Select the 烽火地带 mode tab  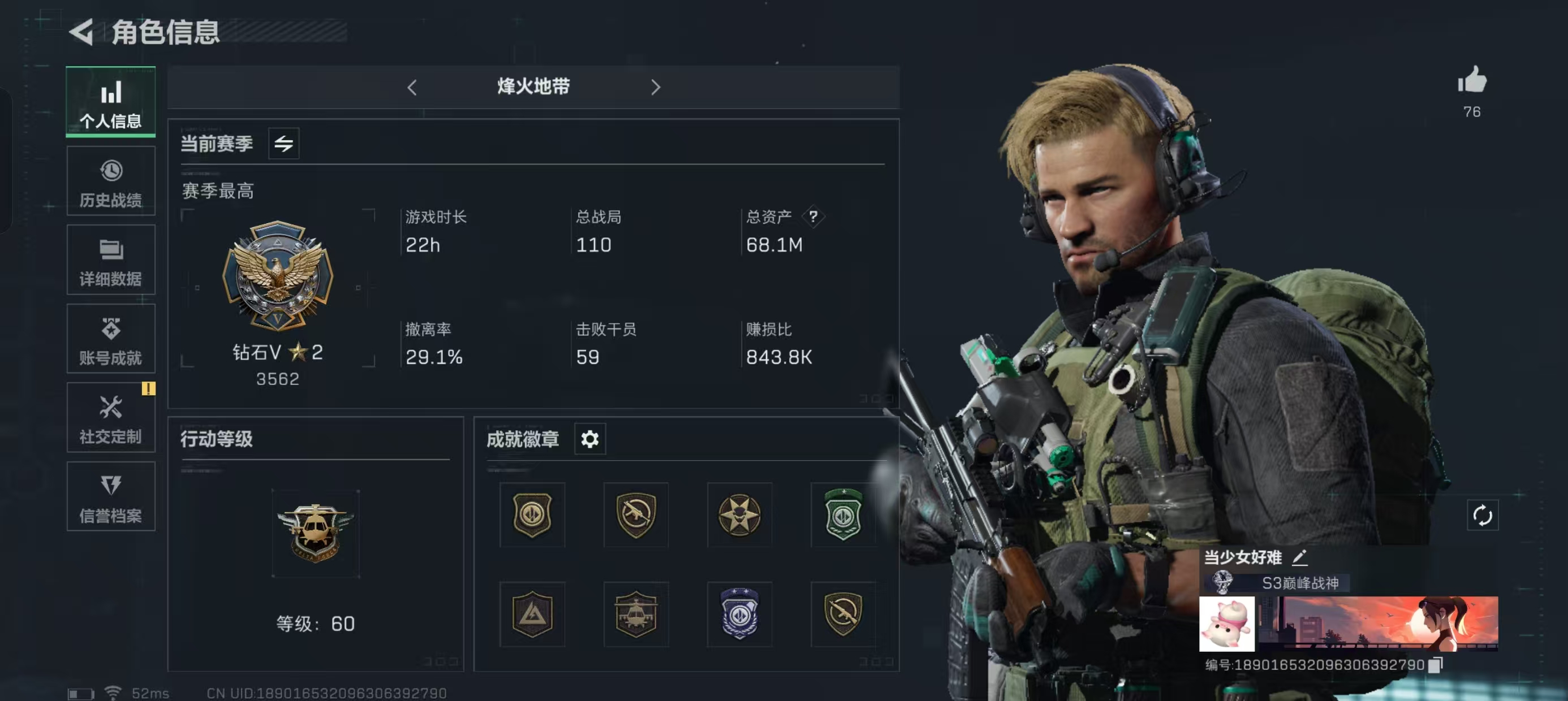tap(534, 87)
